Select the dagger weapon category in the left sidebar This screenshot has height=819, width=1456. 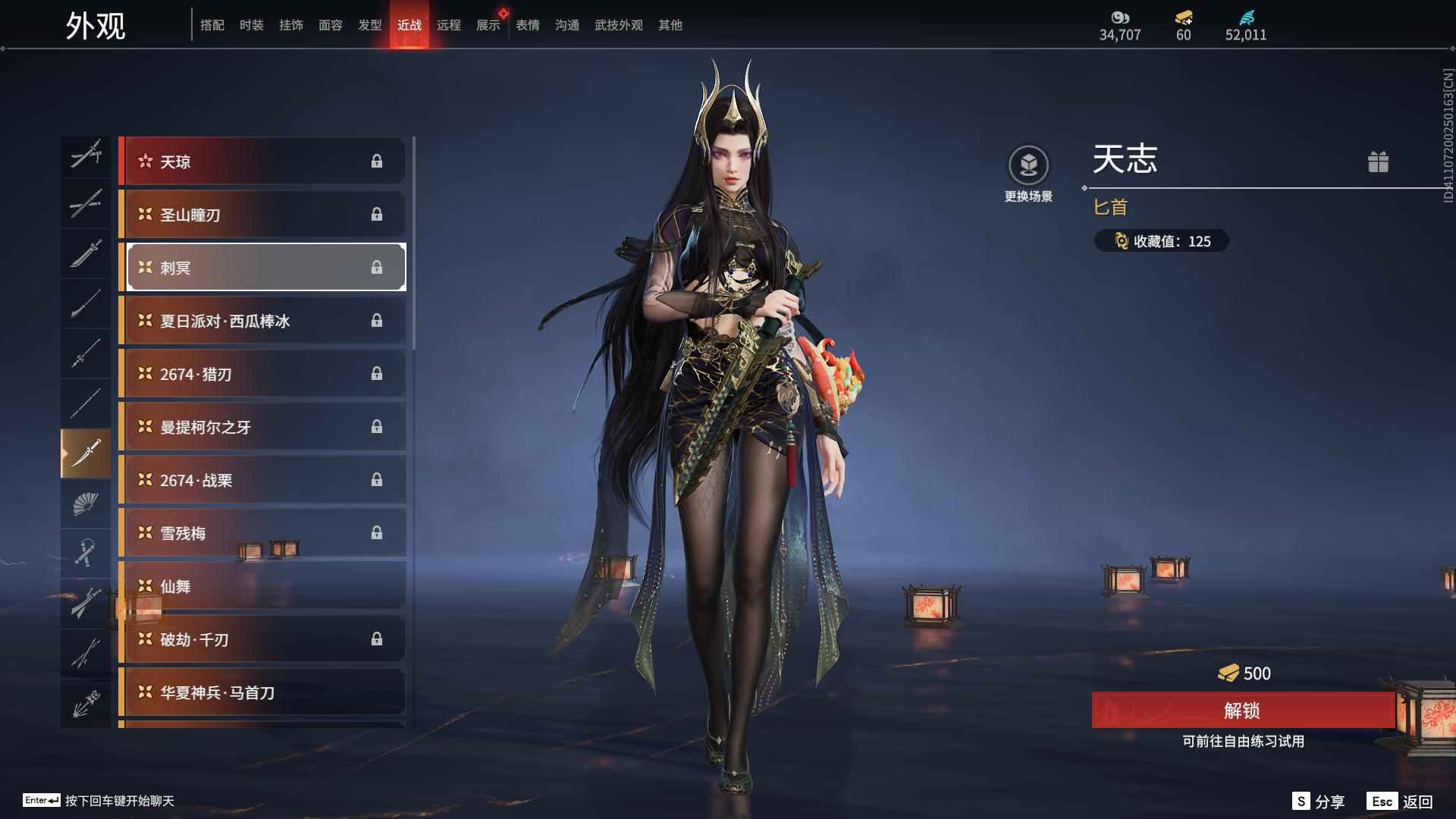(x=86, y=453)
